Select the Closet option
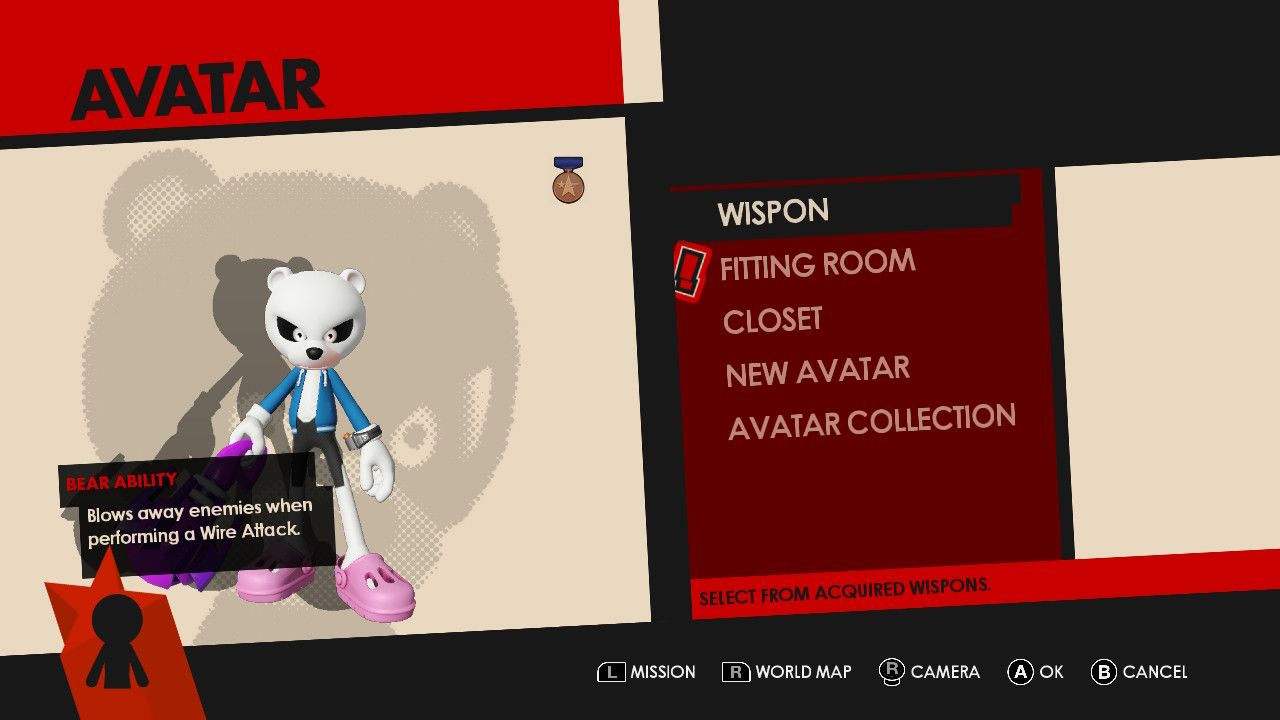This screenshot has height=720, width=1280. pos(771,318)
